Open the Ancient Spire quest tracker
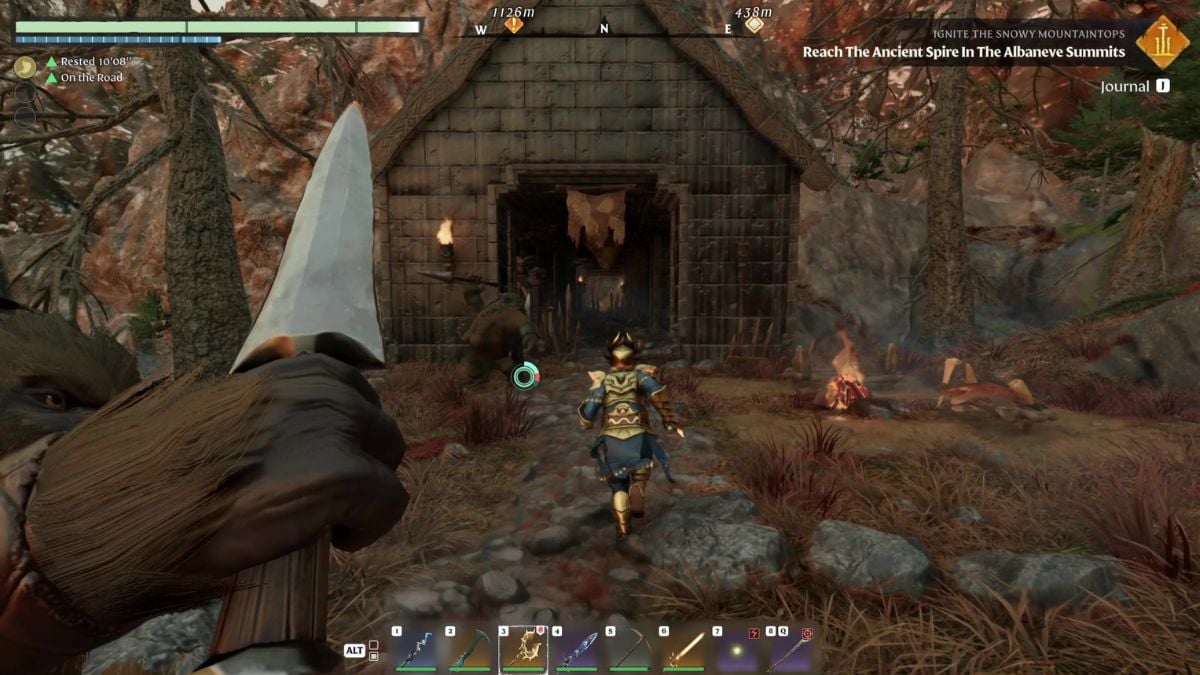1200x675 pixels. click(x=963, y=52)
